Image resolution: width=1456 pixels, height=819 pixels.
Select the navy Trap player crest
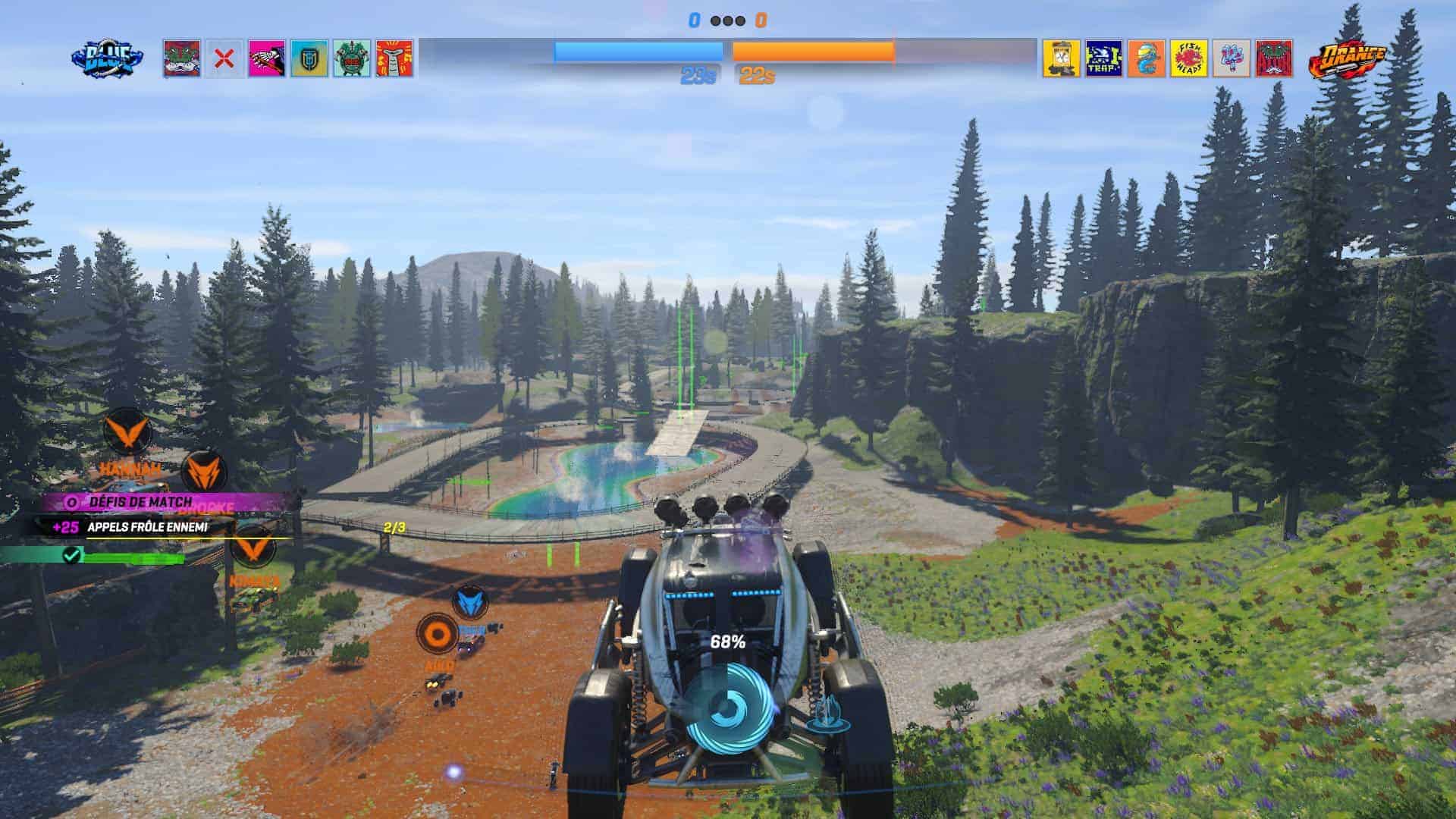pyautogui.click(x=1104, y=59)
